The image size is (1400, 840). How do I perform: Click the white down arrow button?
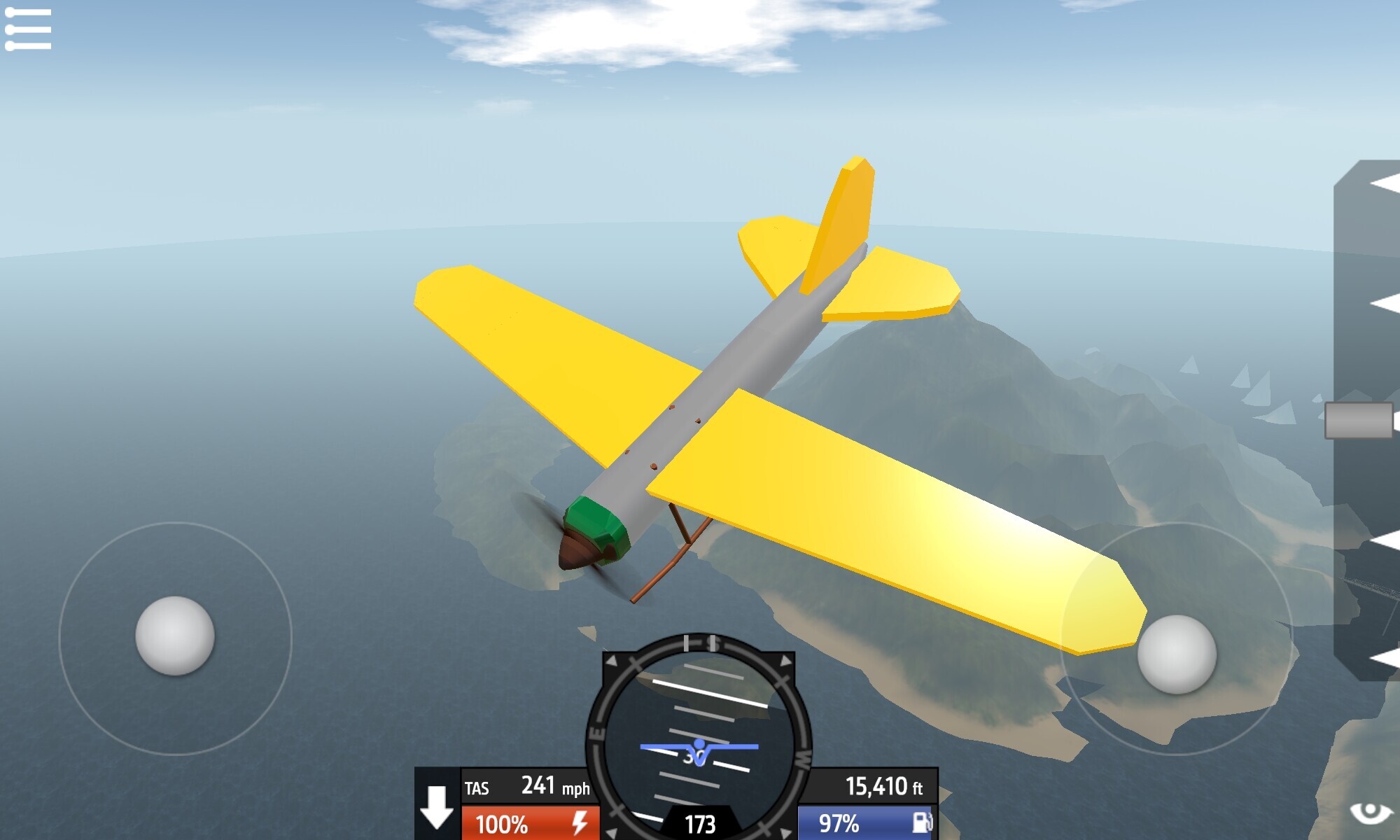pyautogui.click(x=437, y=806)
